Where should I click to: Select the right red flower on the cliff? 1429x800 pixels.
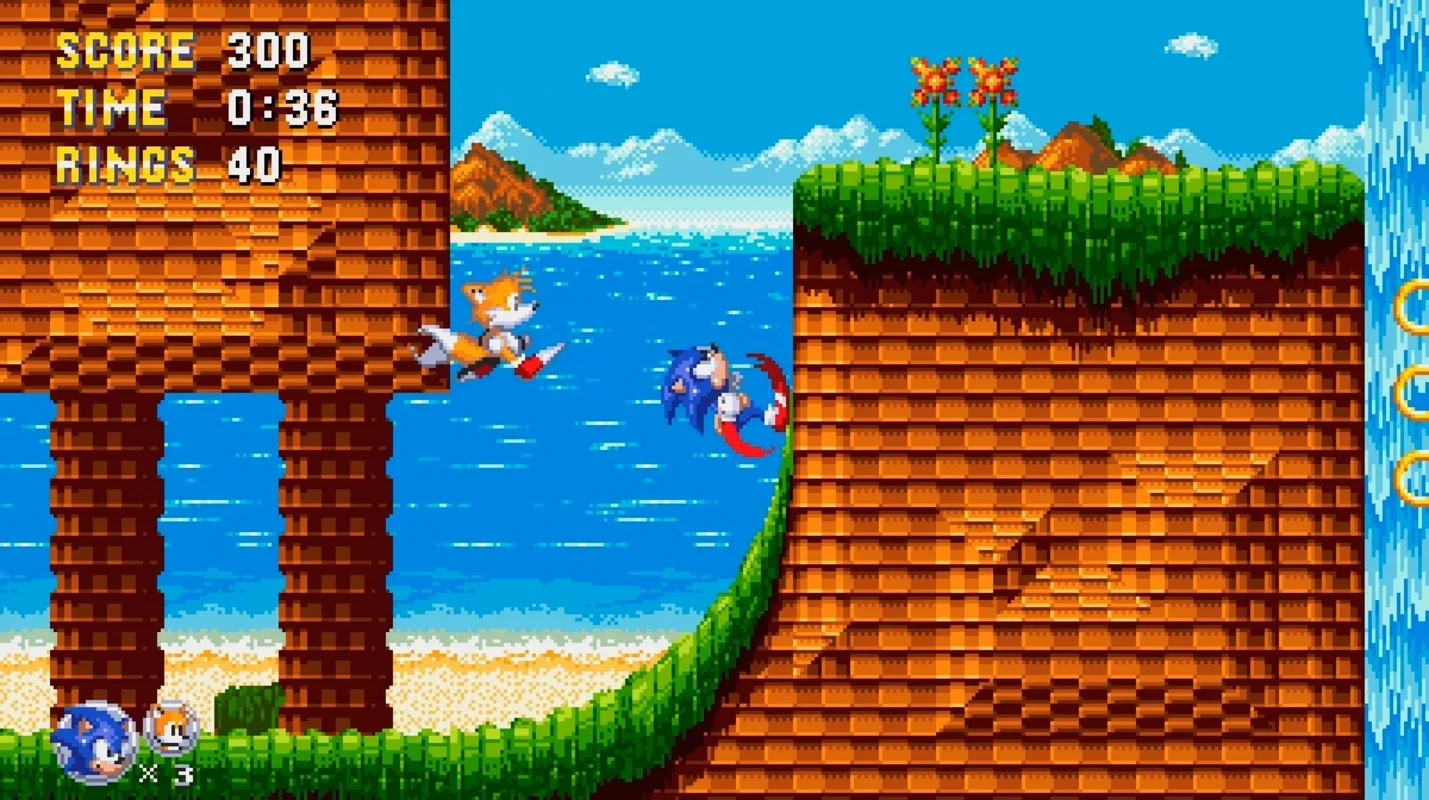pyautogui.click(x=991, y=80)
